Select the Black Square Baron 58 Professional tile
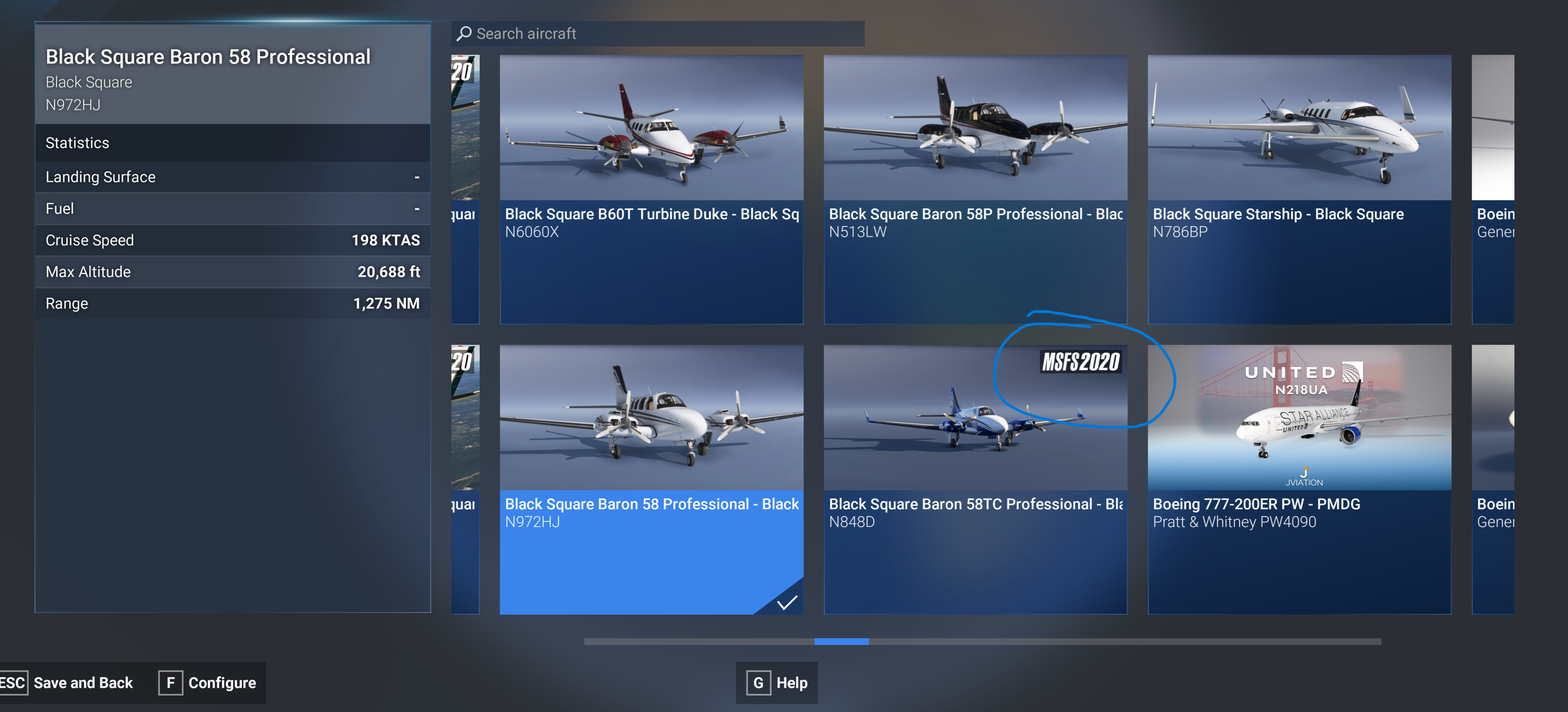This screenshot has width=1568, height=712. pos(651,479)
